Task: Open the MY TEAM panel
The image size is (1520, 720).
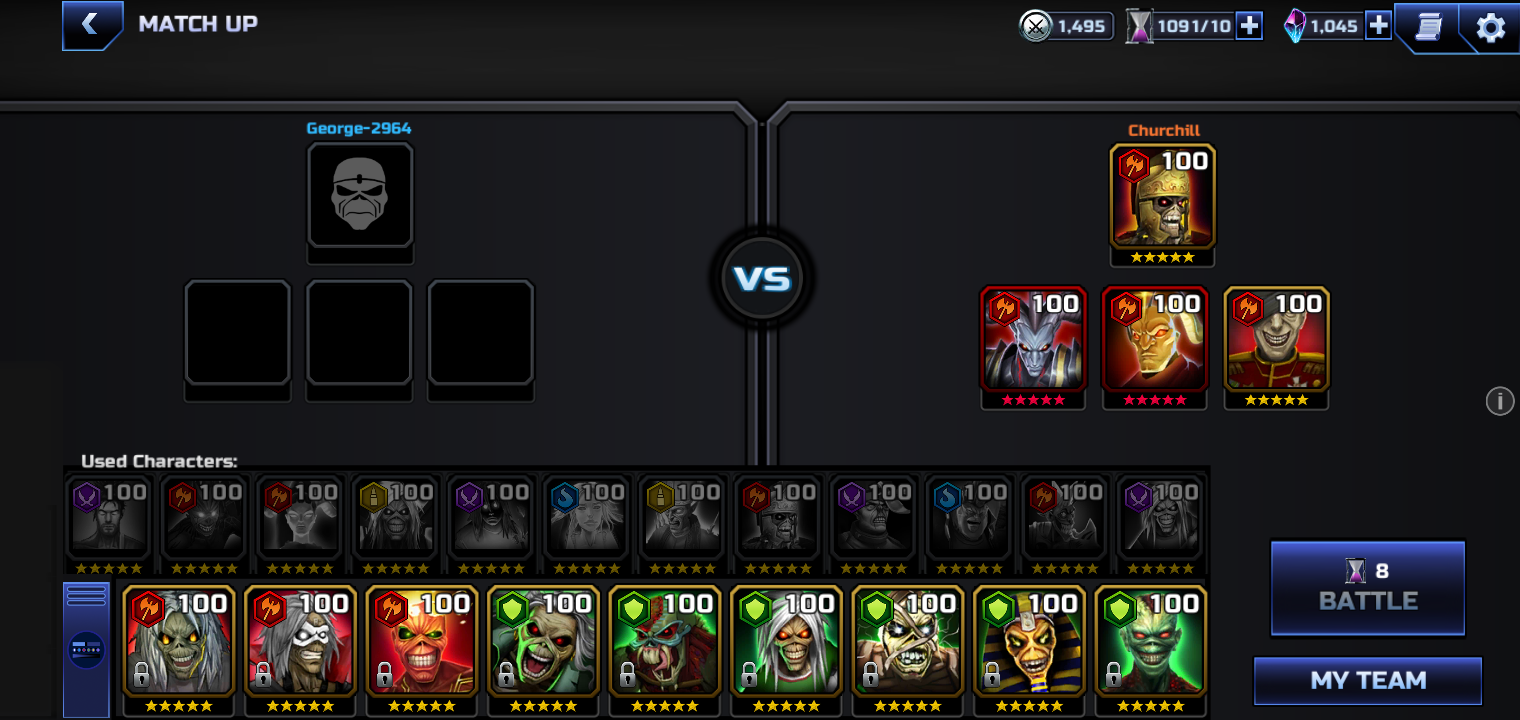Action: [1367, 681]
